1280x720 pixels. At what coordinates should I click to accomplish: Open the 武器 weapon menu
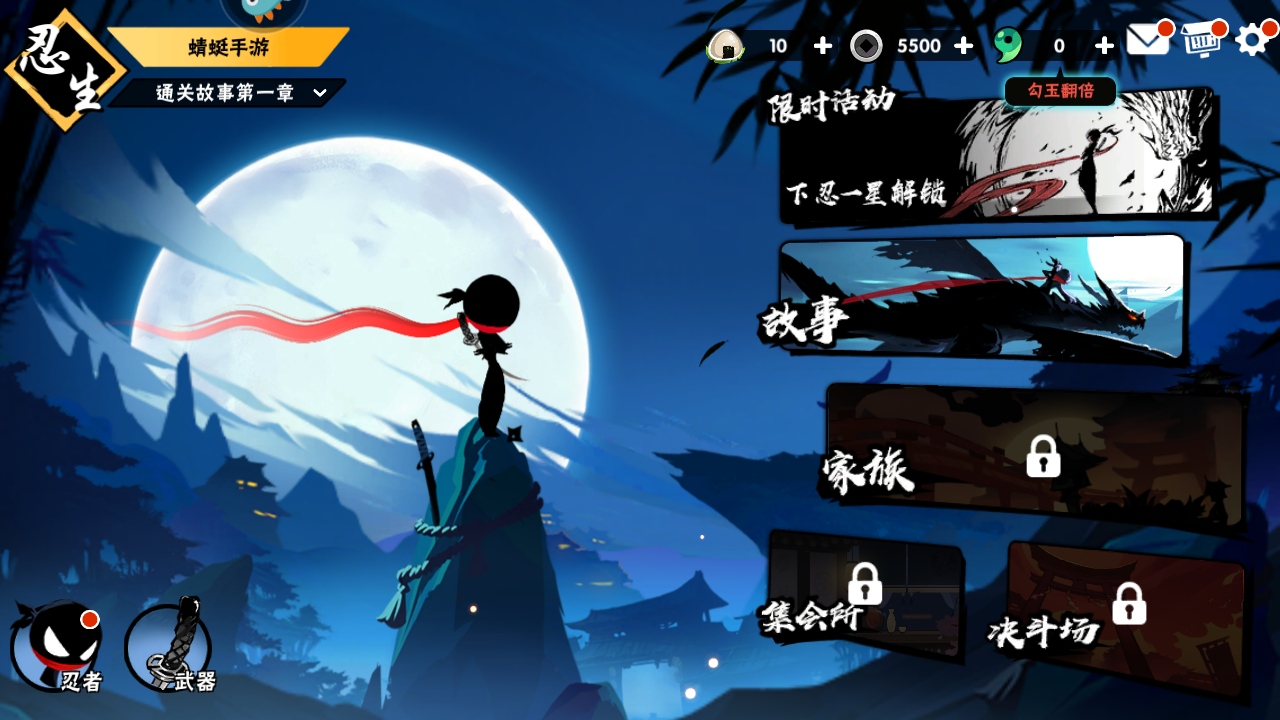[x=170, y=647]
